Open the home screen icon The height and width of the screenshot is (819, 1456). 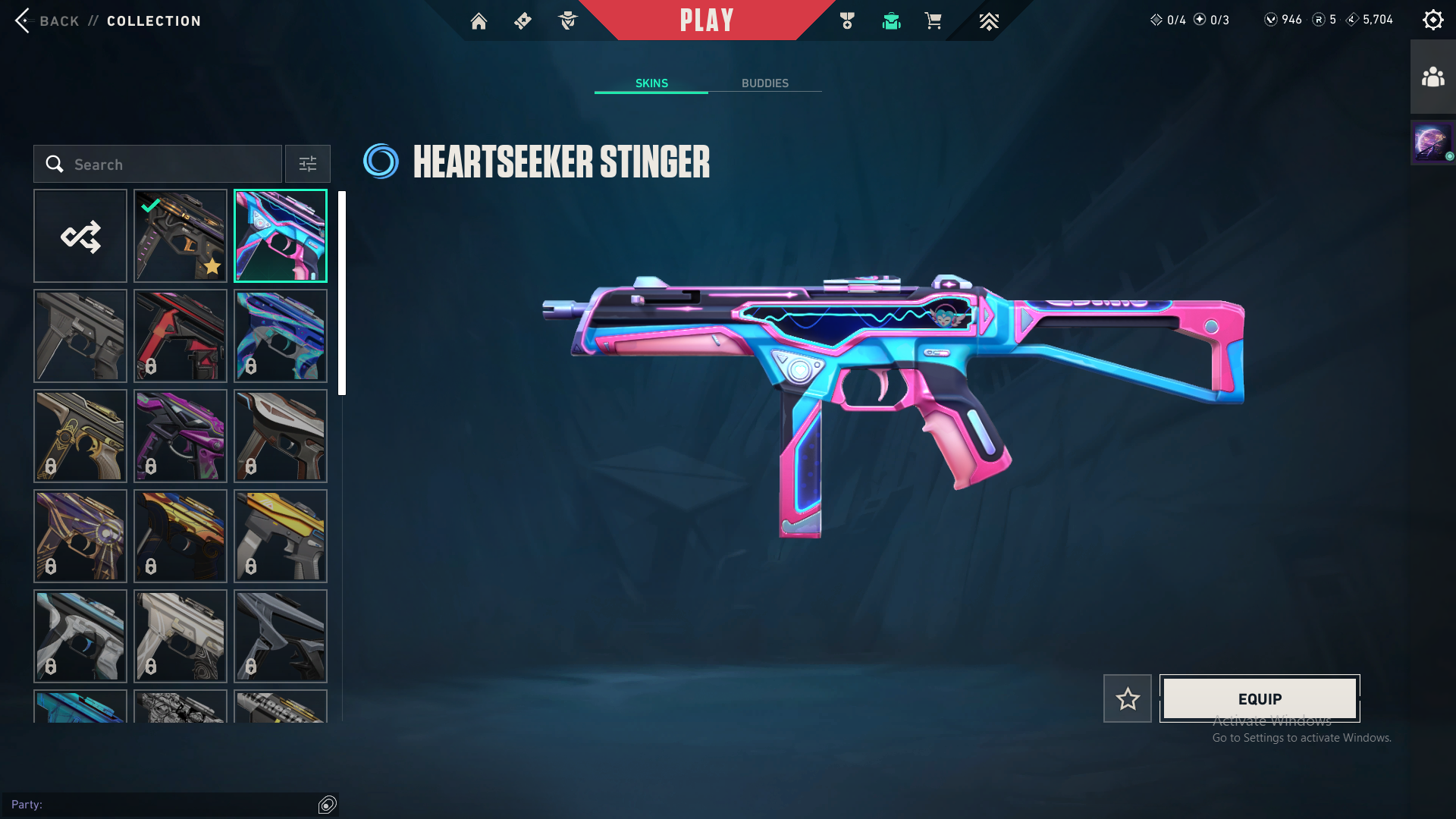(479, 21)
